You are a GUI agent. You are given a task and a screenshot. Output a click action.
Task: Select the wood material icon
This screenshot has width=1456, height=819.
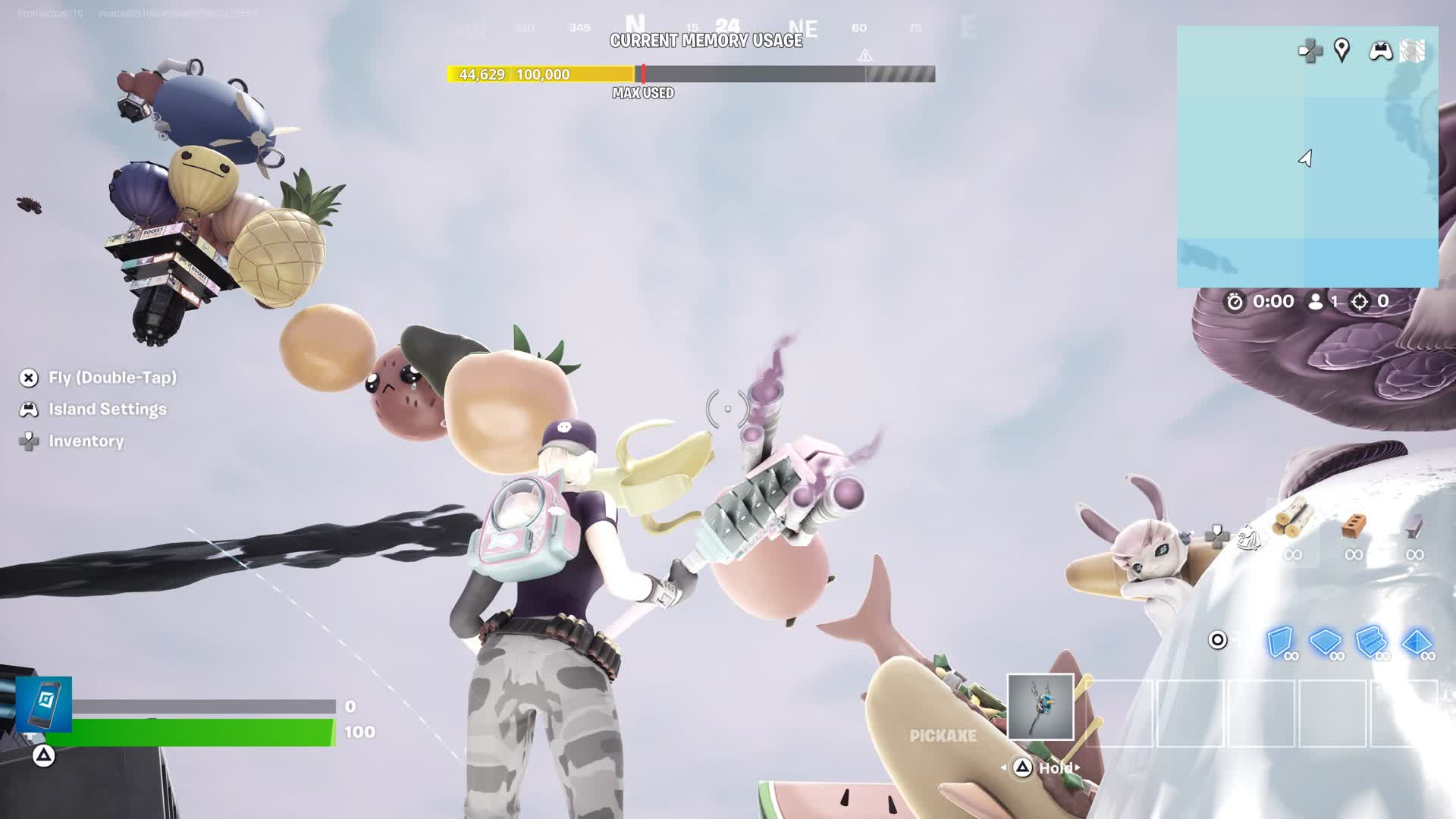tap(1293, 521)
